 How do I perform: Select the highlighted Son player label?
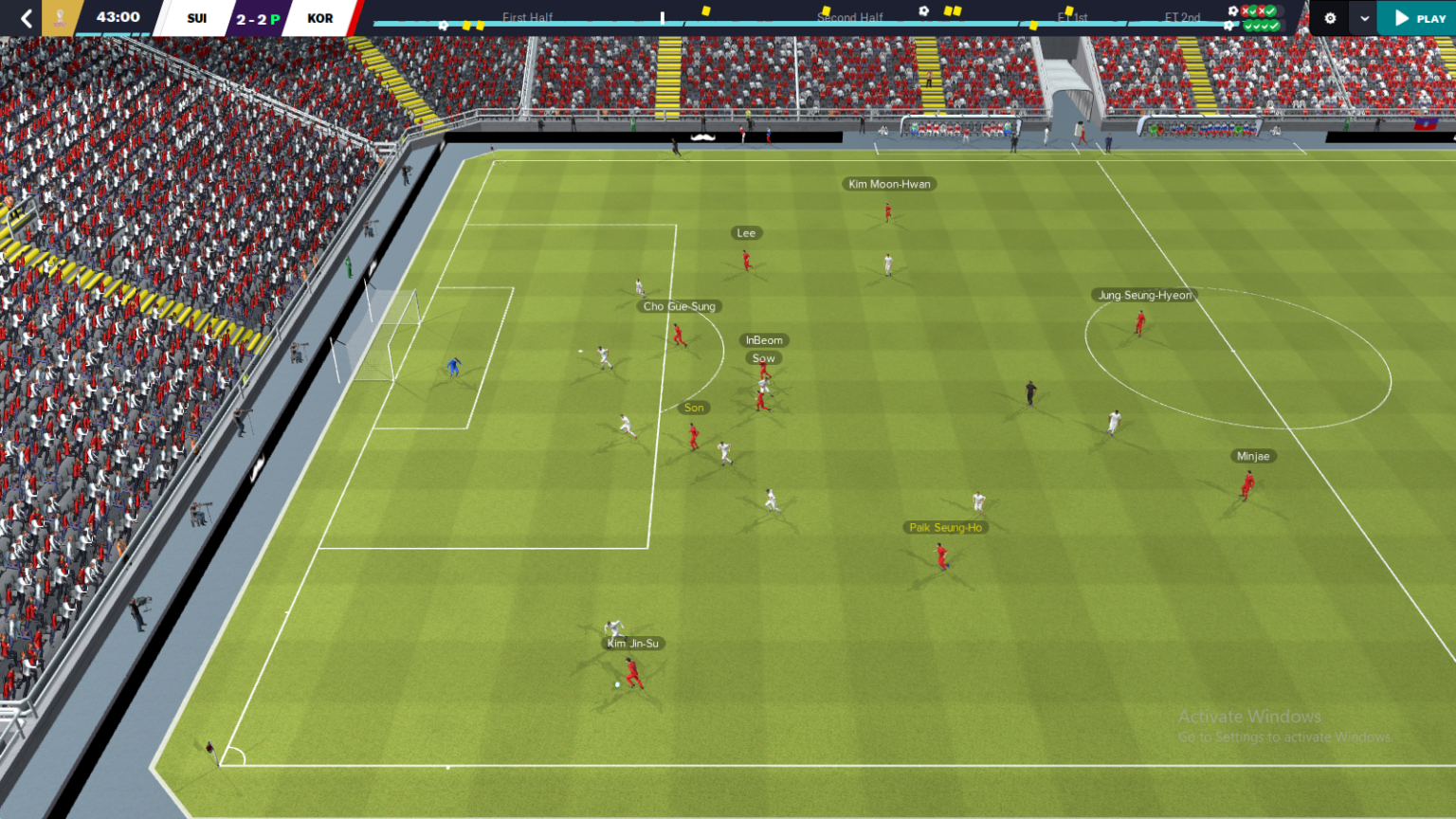pos(693,407)
